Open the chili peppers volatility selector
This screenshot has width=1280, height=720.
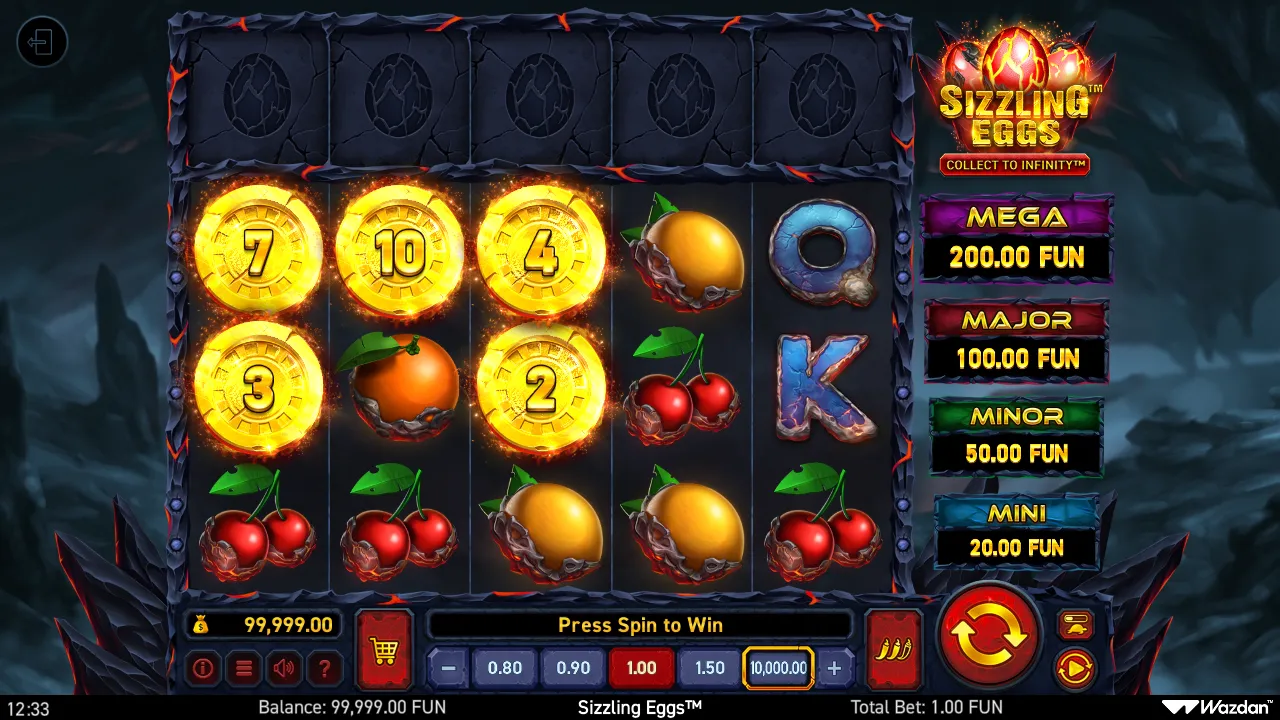pos(892,650)
